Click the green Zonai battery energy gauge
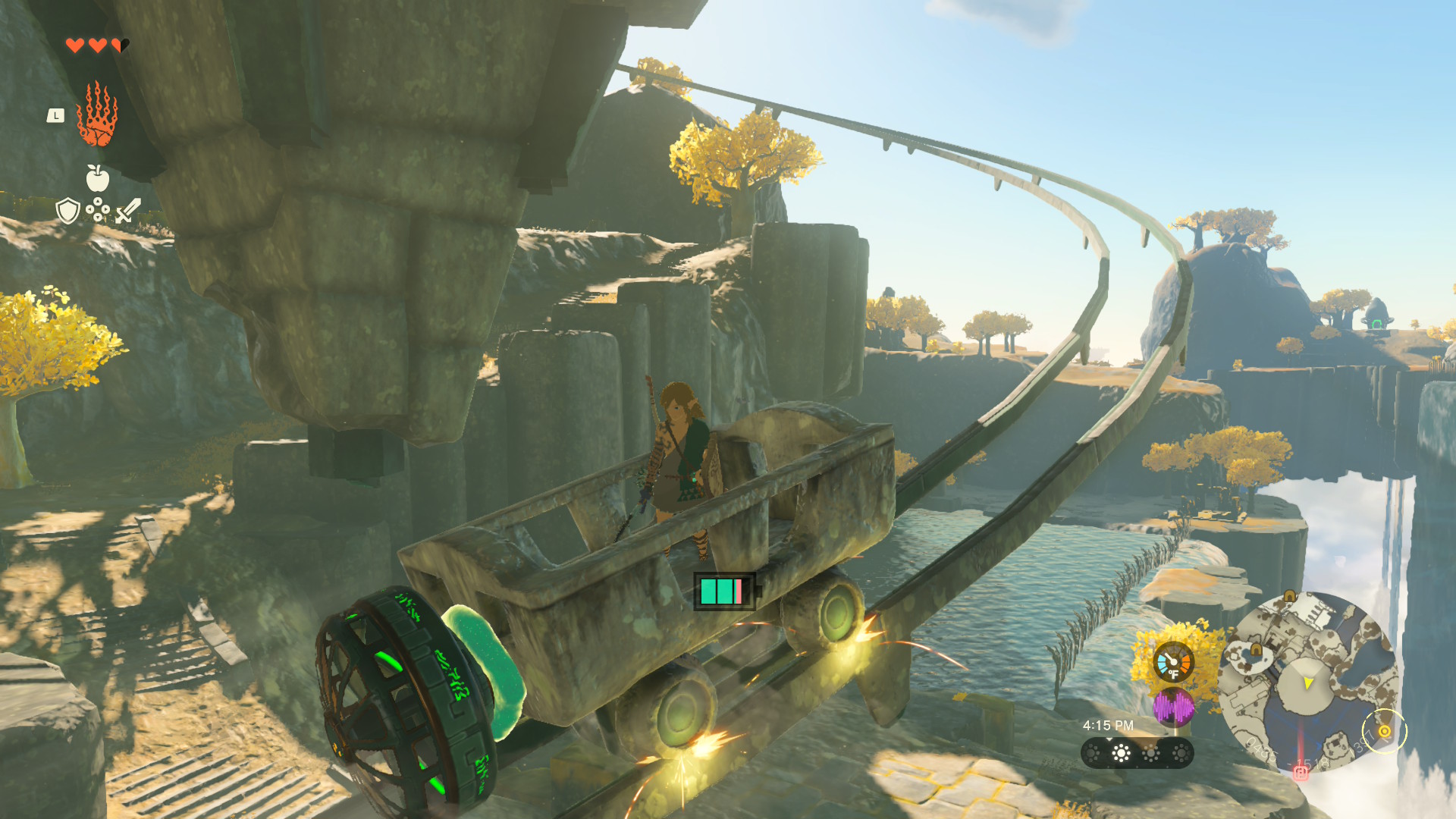Image resolution: width=1456 pixels, height=819 pixels. (x=725, y=591)
